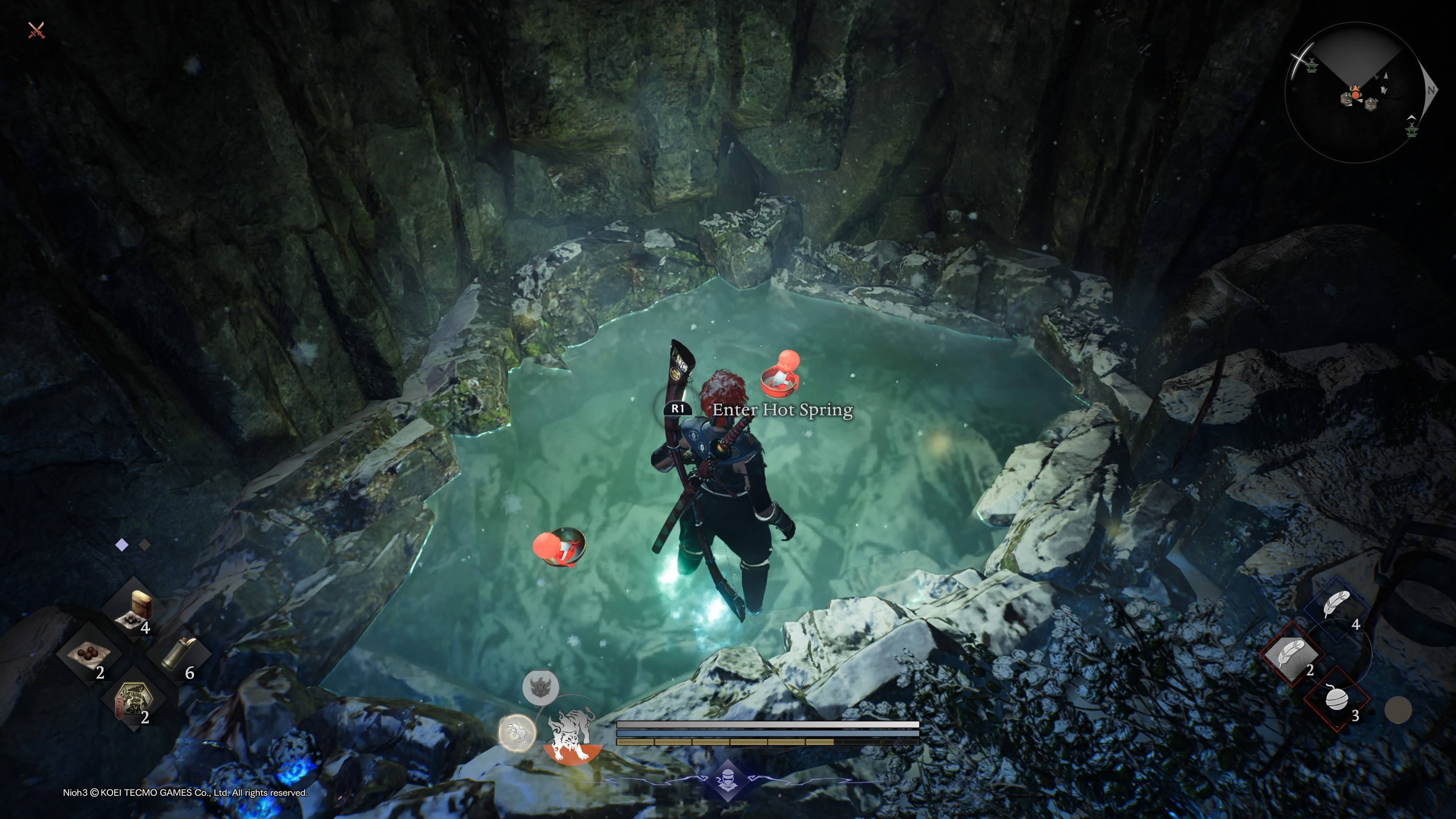
Task: Choose the grey demon mask skill icon
Action: (x=540, y=687)
